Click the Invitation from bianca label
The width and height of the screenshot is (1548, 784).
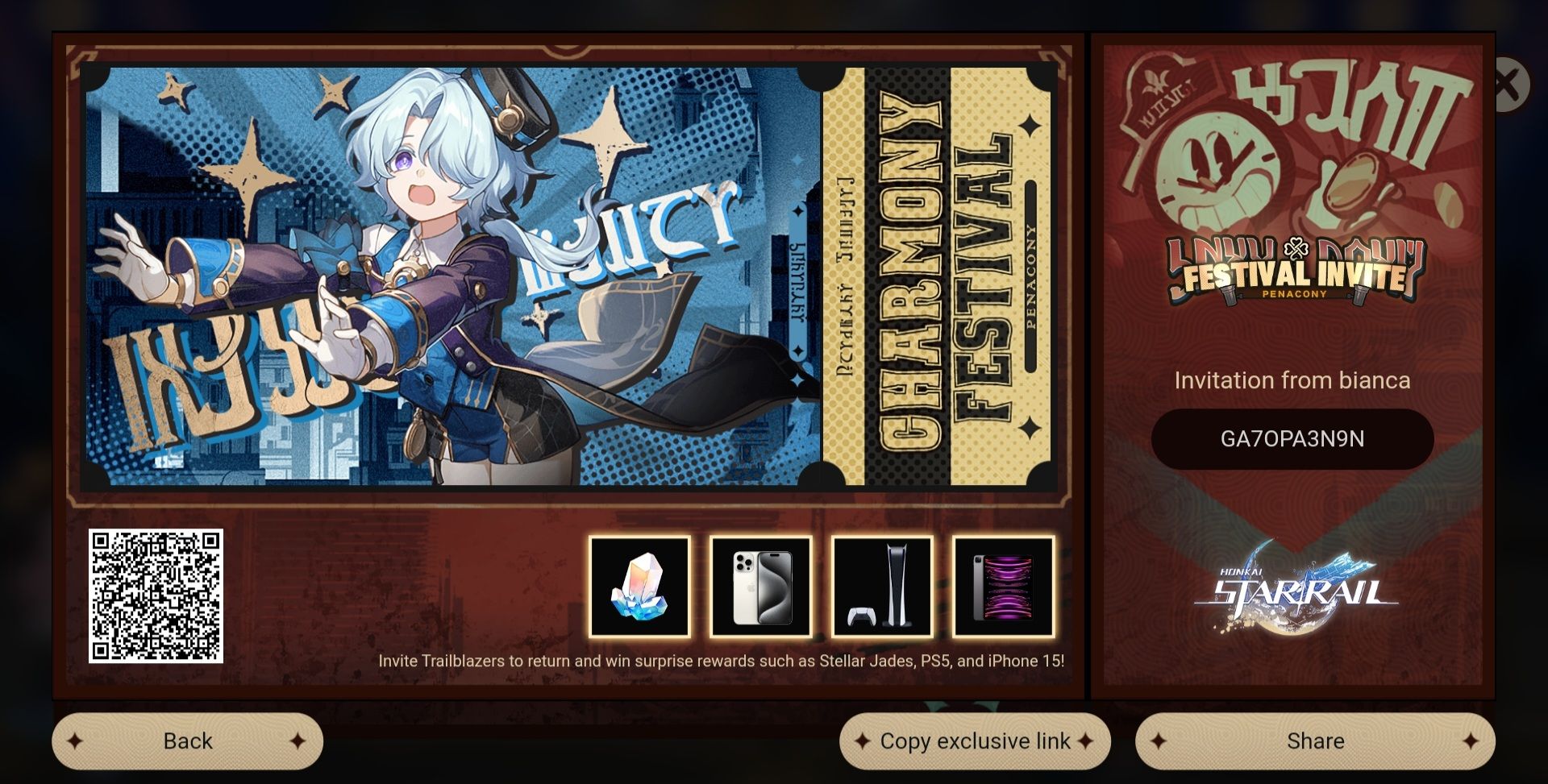(x=1293, y=381)
